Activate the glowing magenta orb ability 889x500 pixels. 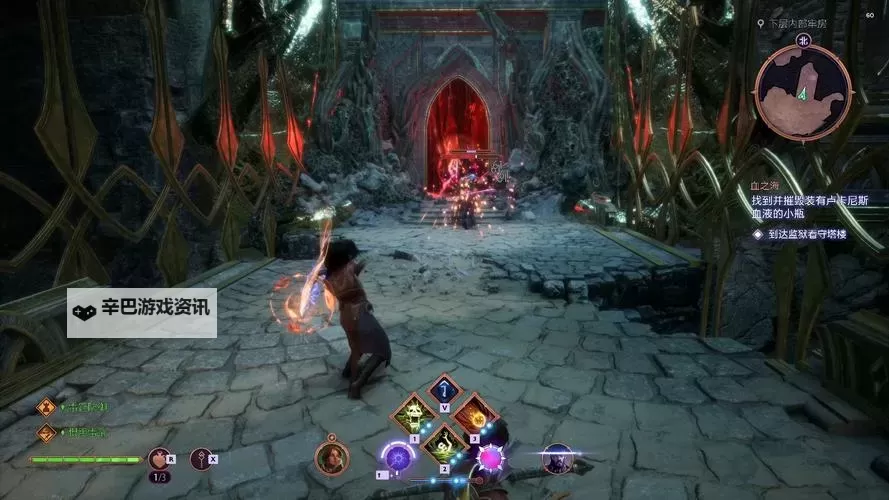tap(491, 458)
